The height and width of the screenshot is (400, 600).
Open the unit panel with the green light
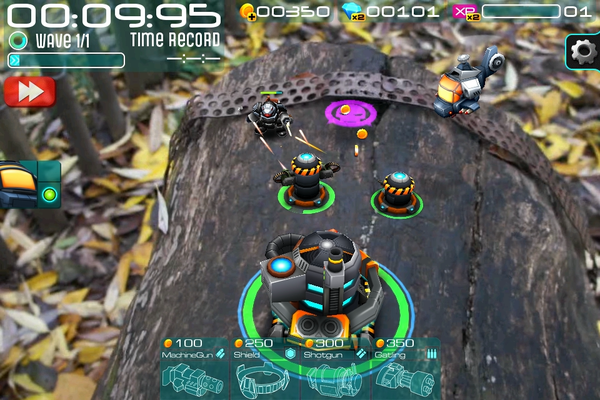coord(29,185)
